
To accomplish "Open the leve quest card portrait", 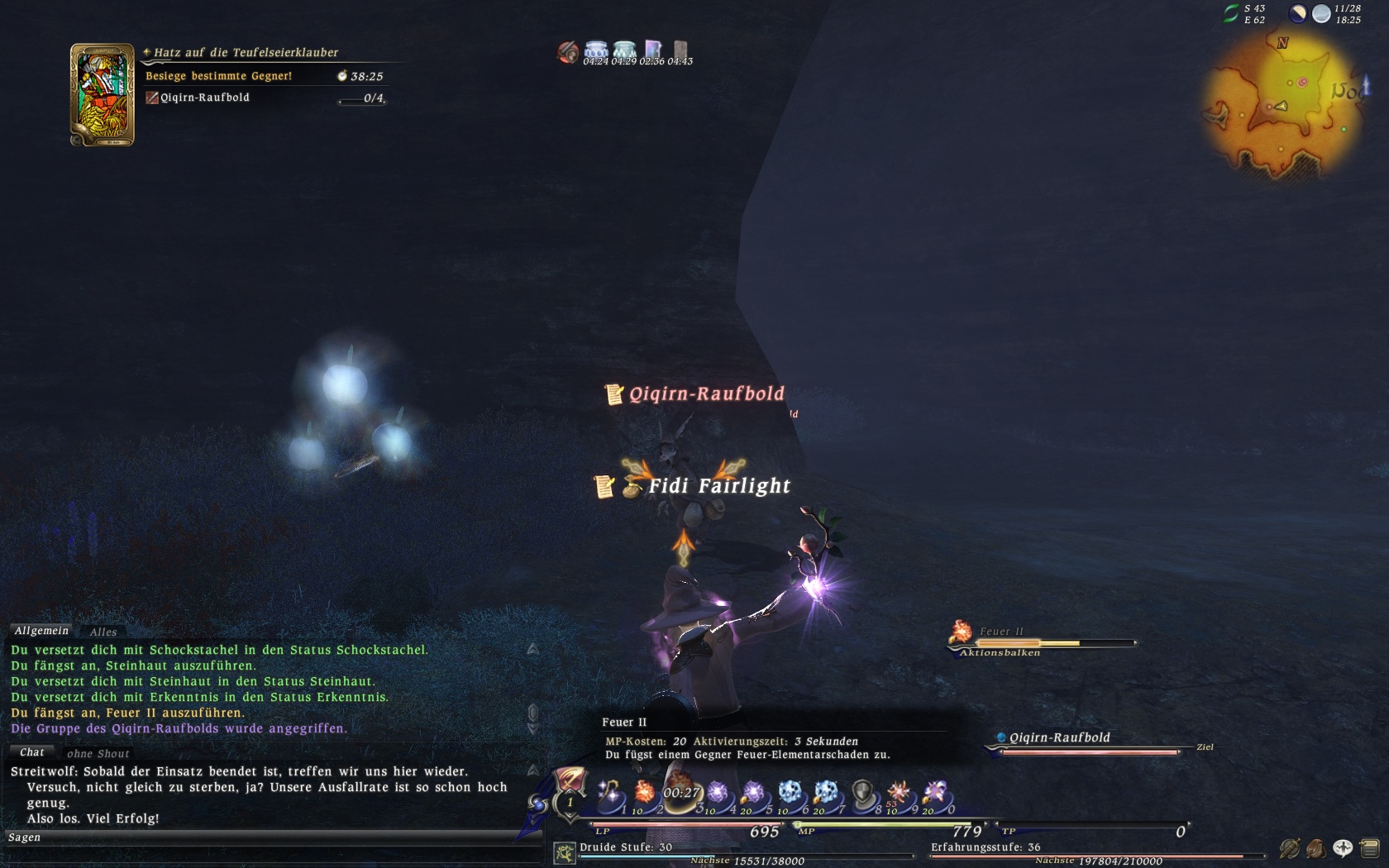I will tap(103, 95).
